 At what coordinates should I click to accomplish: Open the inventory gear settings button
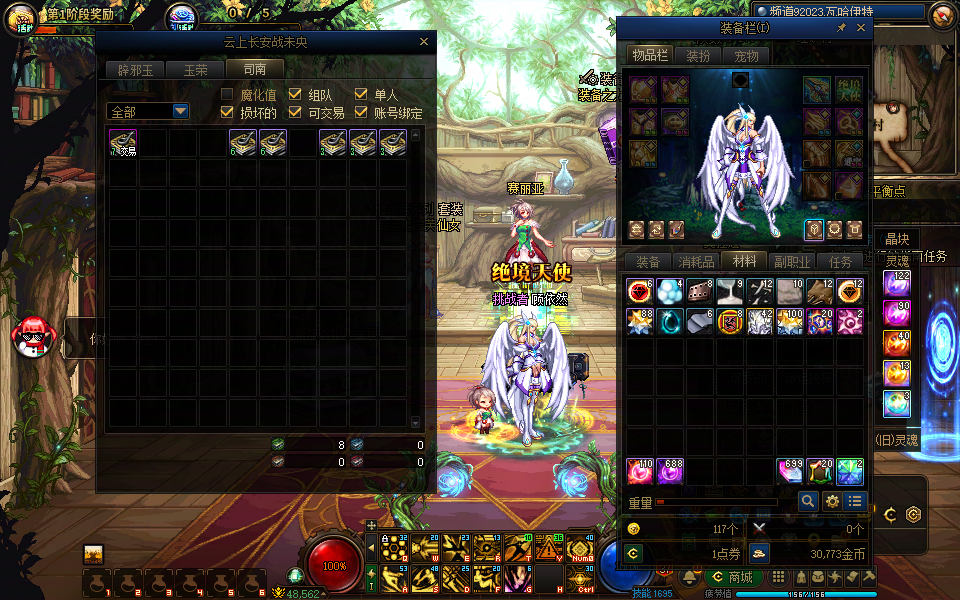[832, 501]
